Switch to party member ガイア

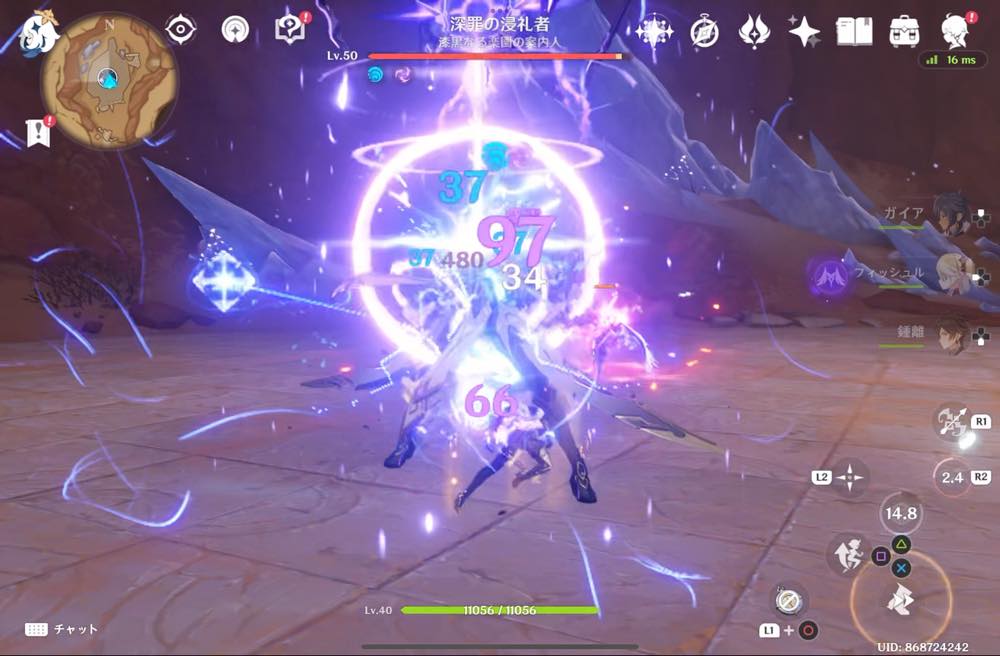pos(950,213)
